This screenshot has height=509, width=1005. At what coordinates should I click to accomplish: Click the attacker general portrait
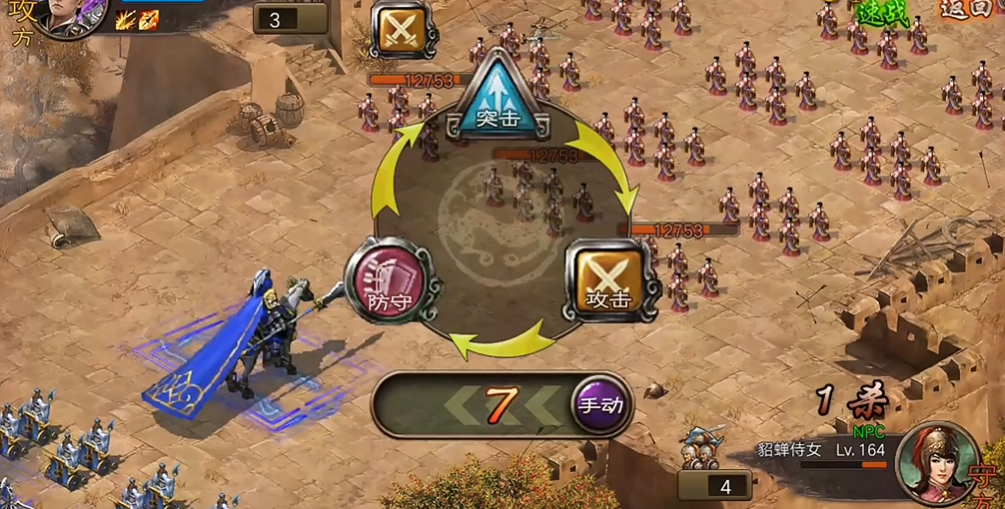coord(72,15)
